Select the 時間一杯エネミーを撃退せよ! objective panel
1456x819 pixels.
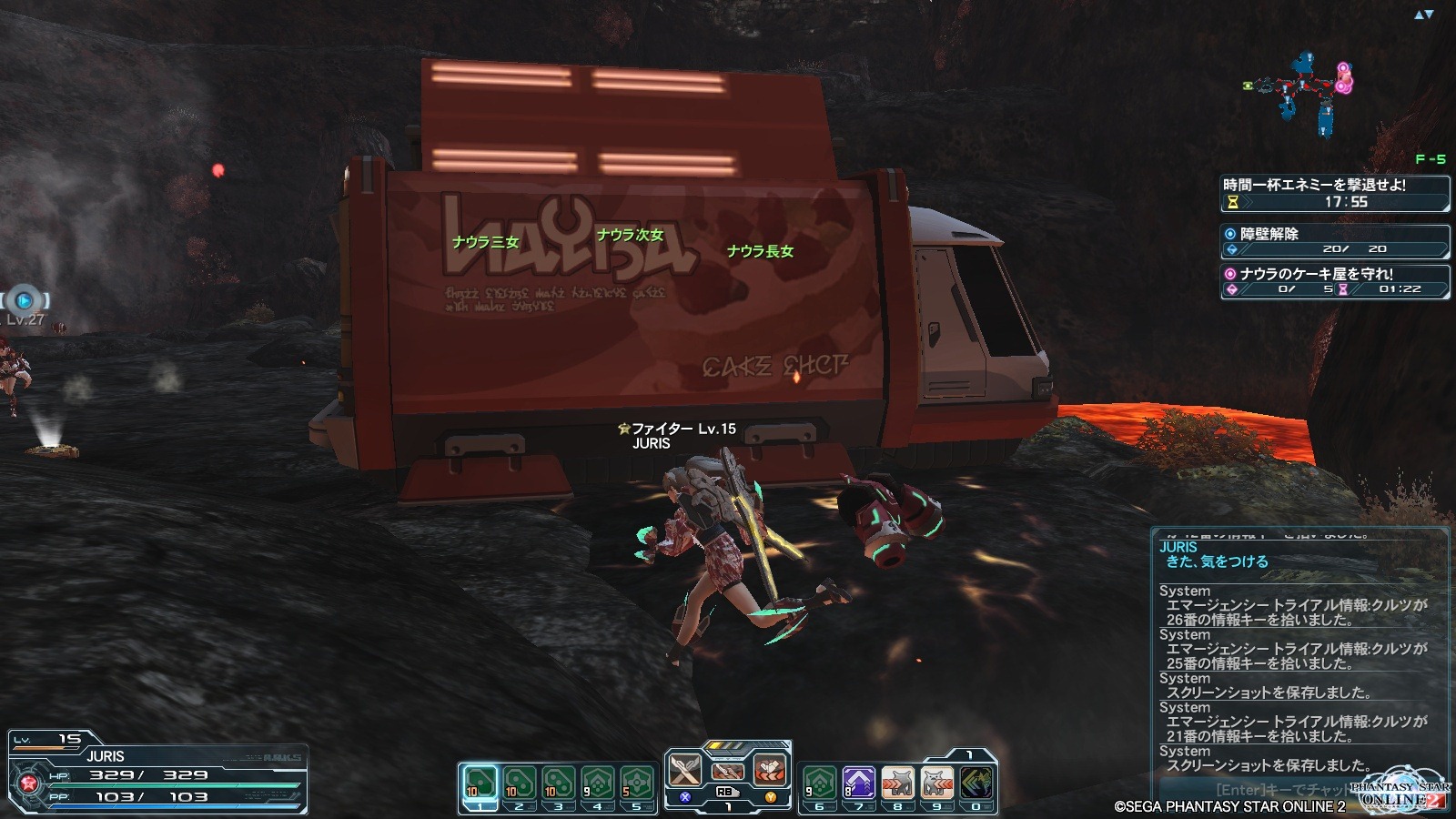click(x=1334, y=193)
